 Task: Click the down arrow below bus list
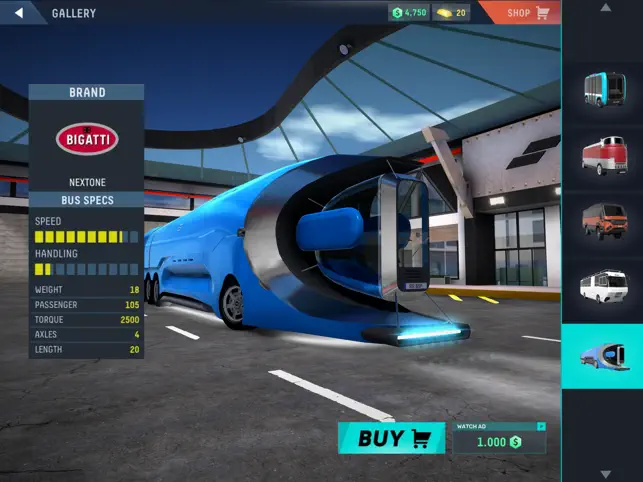point(603,473)
